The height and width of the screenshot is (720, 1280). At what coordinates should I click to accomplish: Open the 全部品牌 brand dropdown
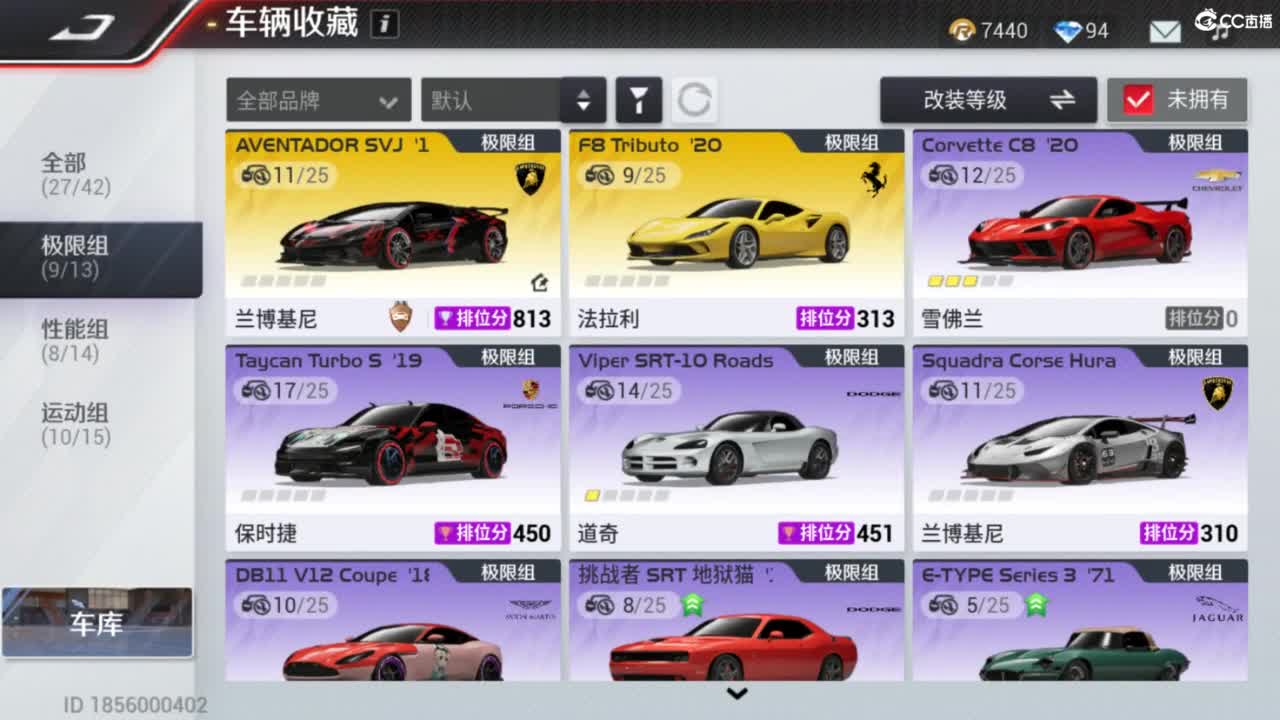tap(317, 100)
